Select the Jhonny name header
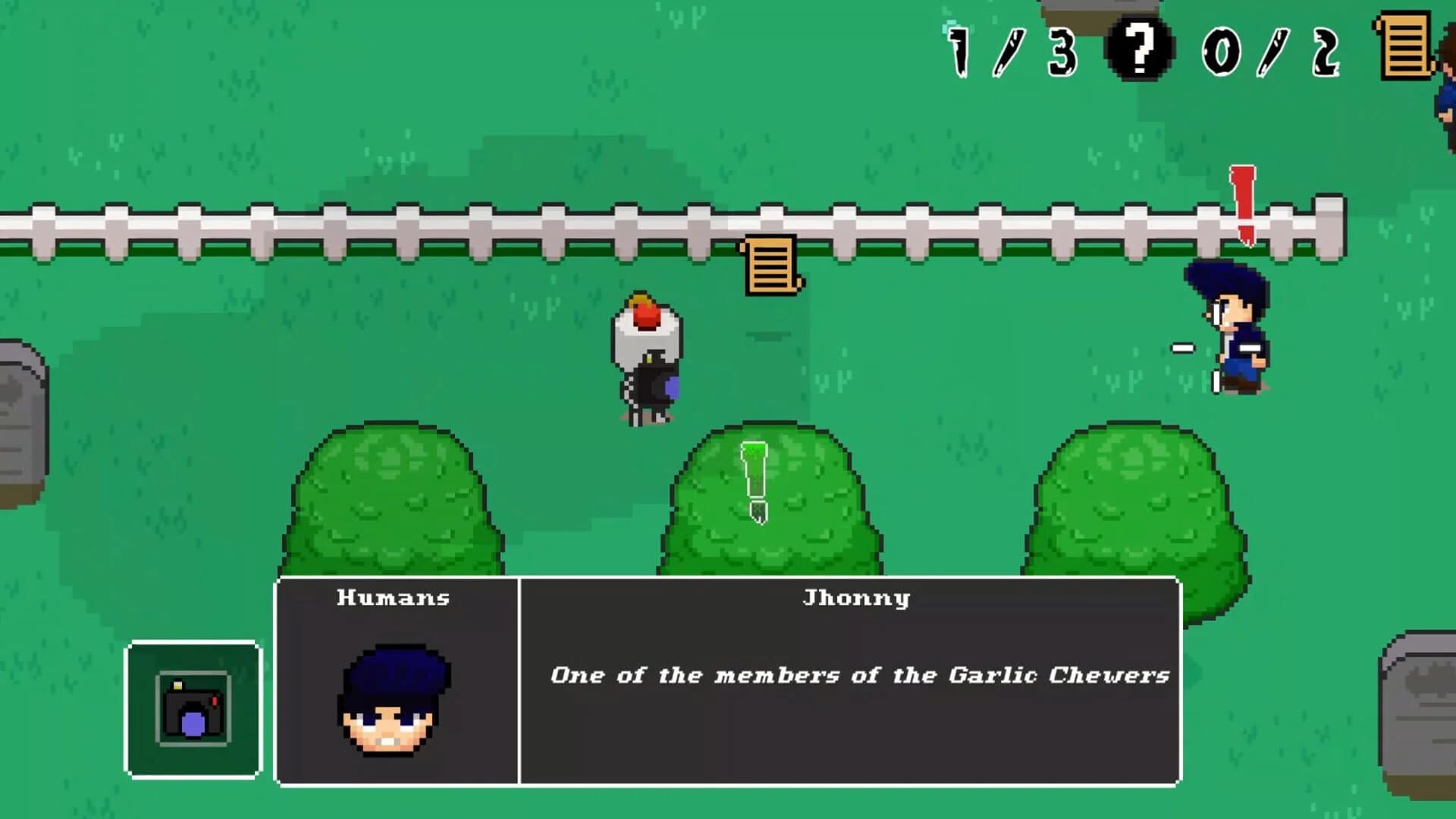1456x819 pixels. click(x=855, y=597)
